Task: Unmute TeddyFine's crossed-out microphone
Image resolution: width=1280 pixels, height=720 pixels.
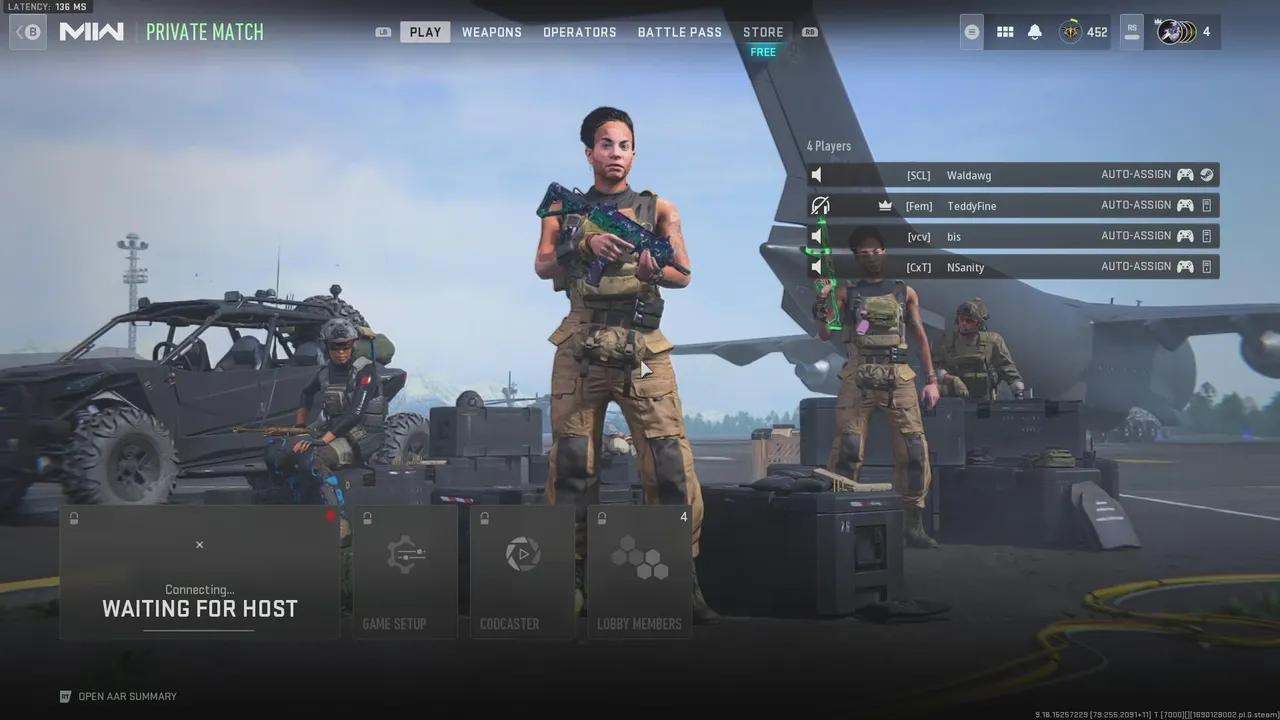Action: 820,205
